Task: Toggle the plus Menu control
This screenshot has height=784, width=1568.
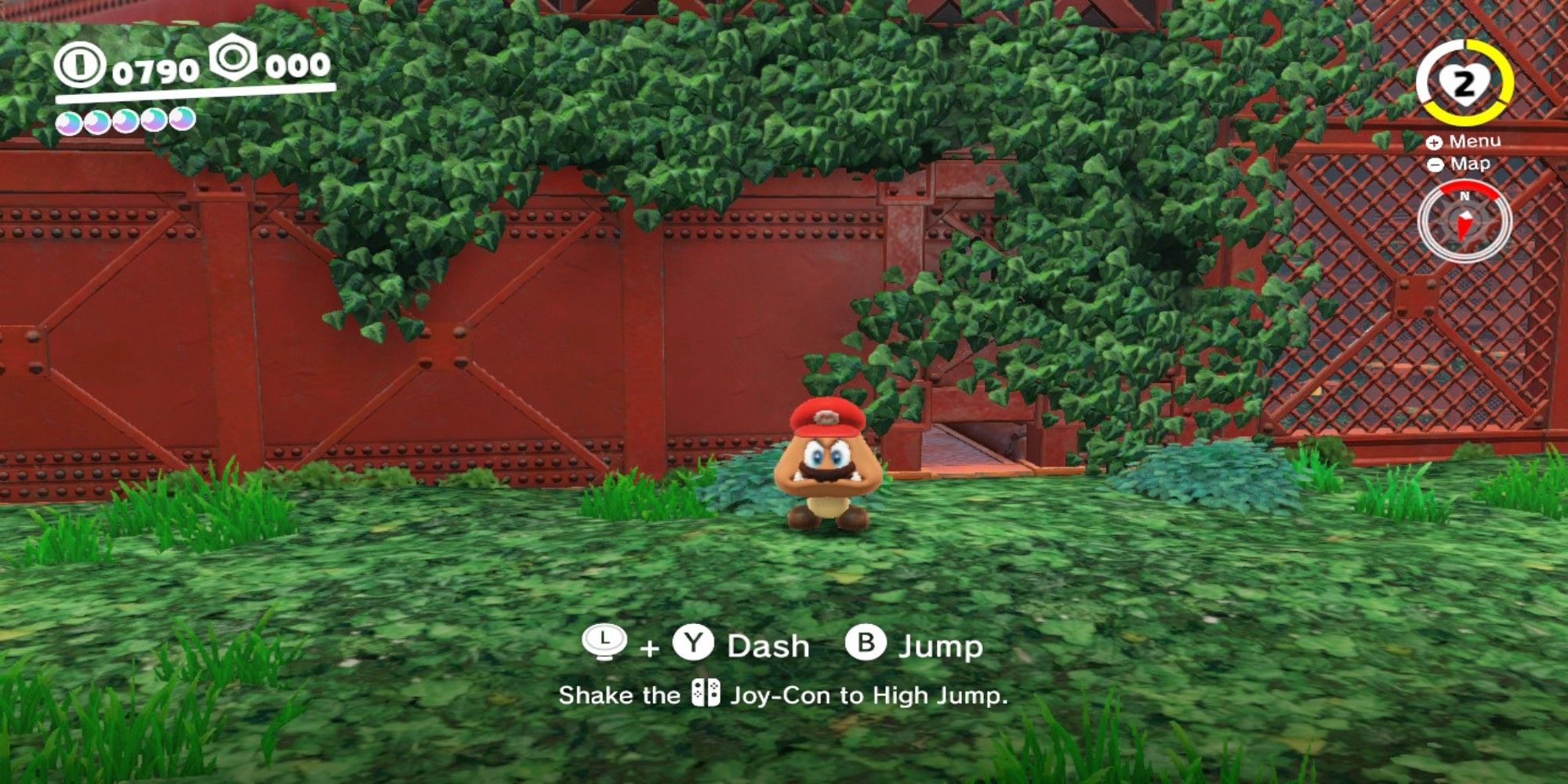Action: coord(1434,143)
